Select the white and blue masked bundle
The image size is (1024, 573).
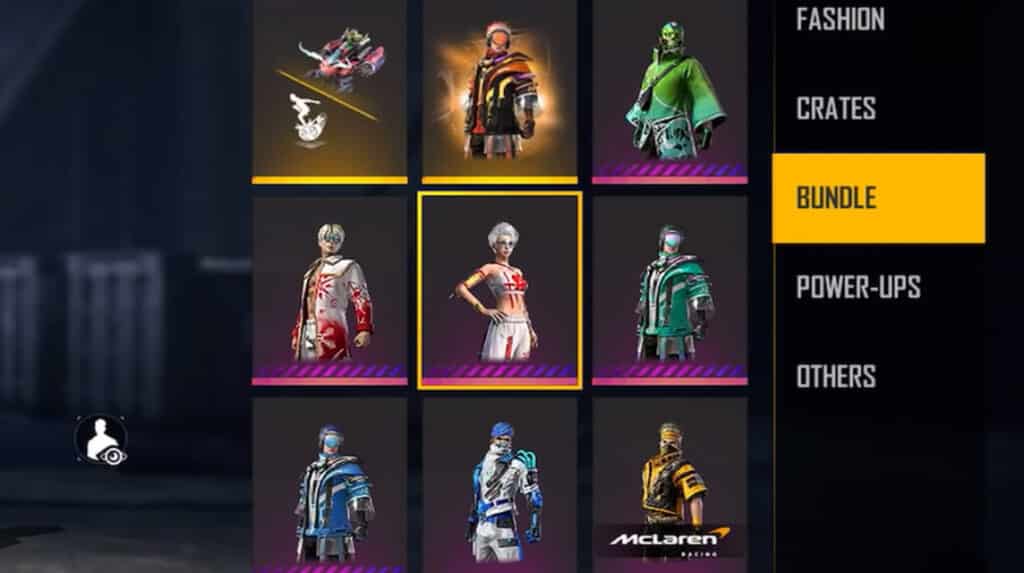tap(499, 485)
